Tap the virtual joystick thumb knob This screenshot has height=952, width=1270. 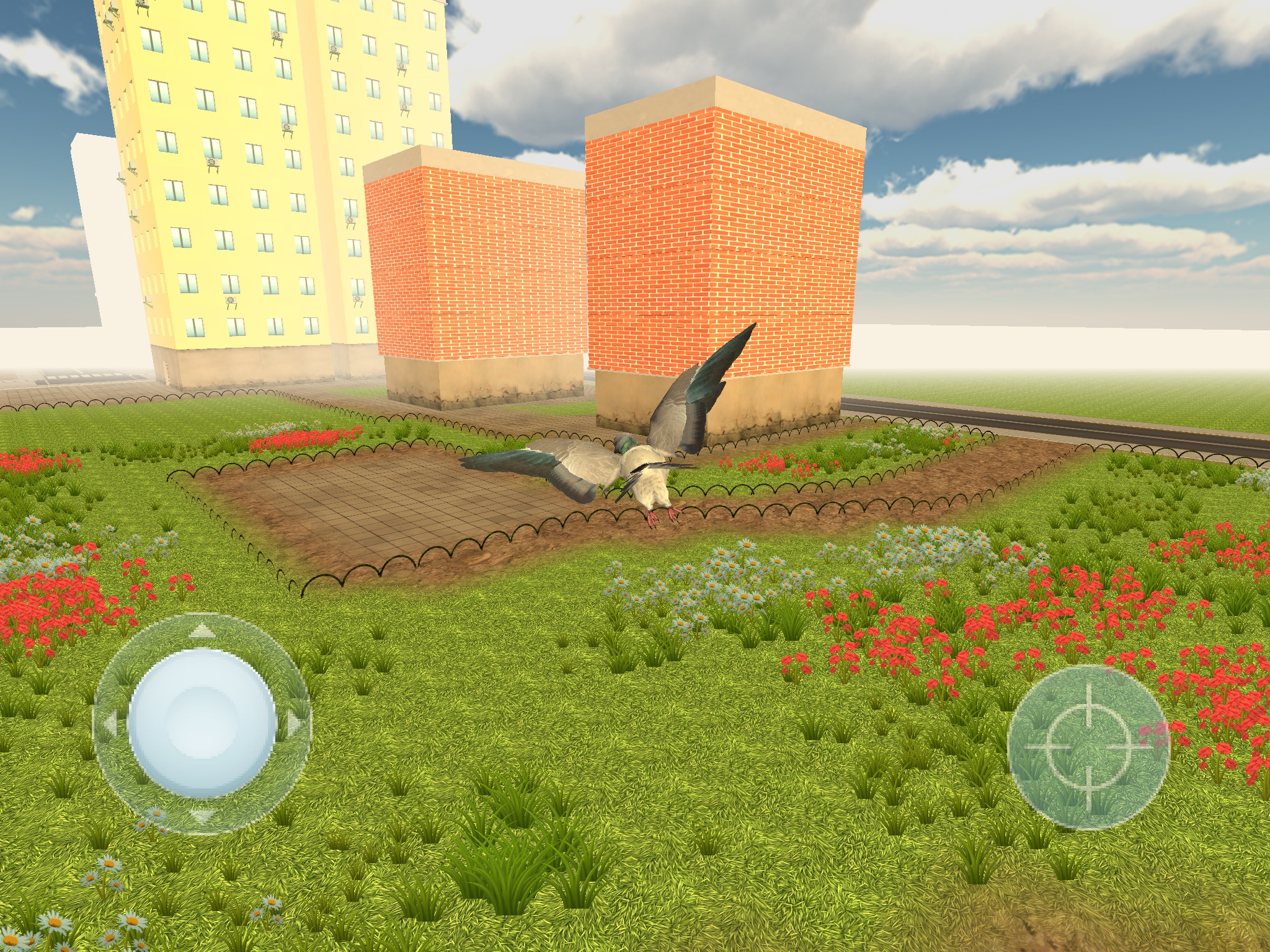coord(202,723)
